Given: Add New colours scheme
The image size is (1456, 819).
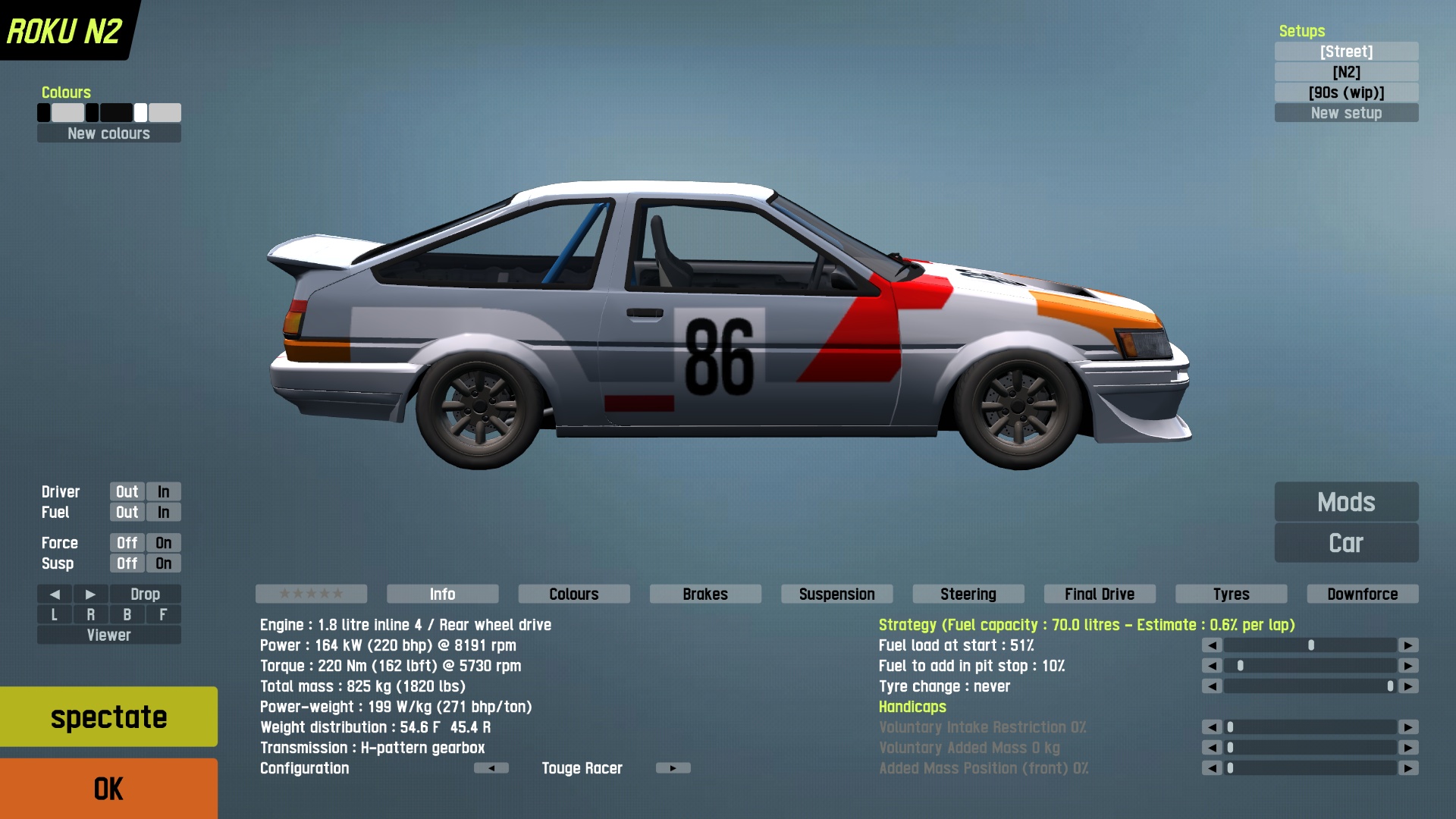Looking at the screenshot, I should pos(108,133).
